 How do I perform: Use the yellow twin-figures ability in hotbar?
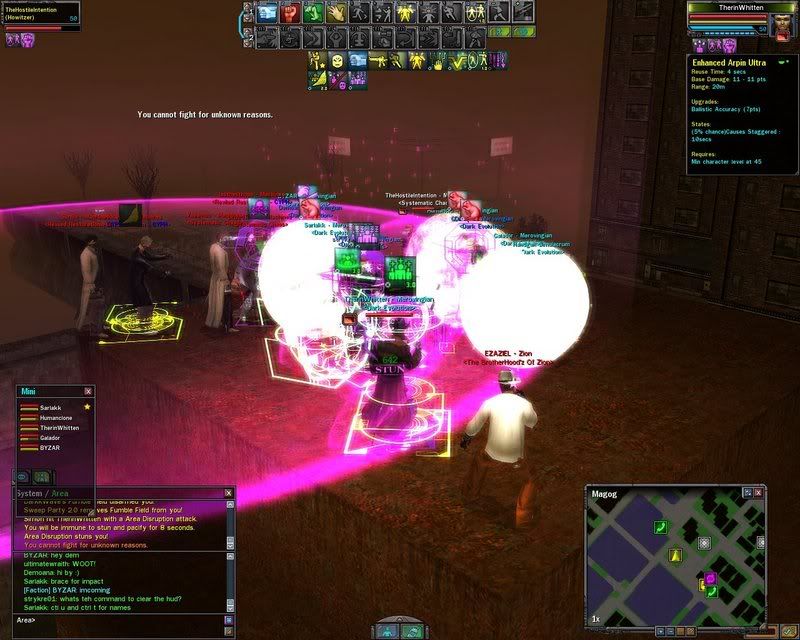pyautogui.click(x=405, y=13)
